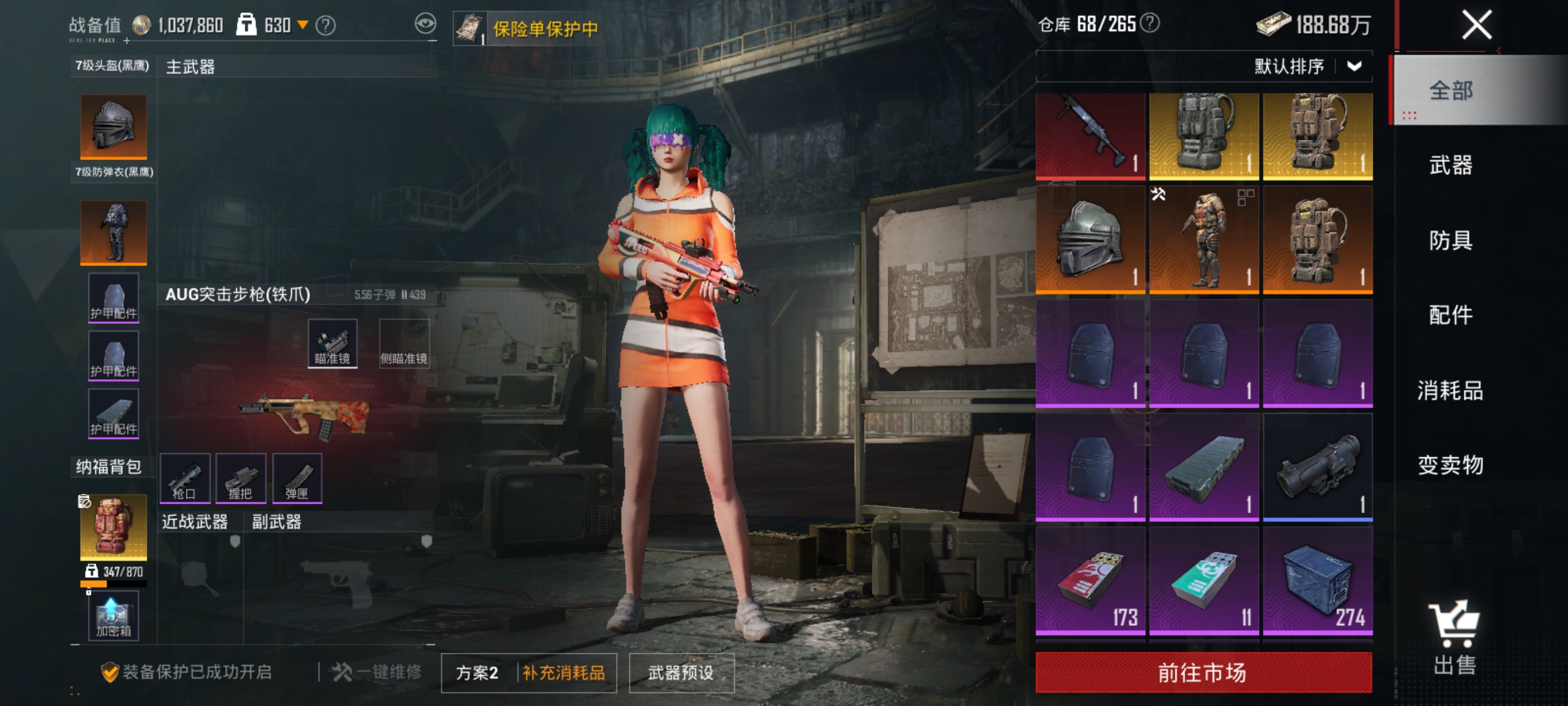This screenshot has height=706, width=1568.
Task: Open 武器预设 weapon presets
Action: (681, 673)
